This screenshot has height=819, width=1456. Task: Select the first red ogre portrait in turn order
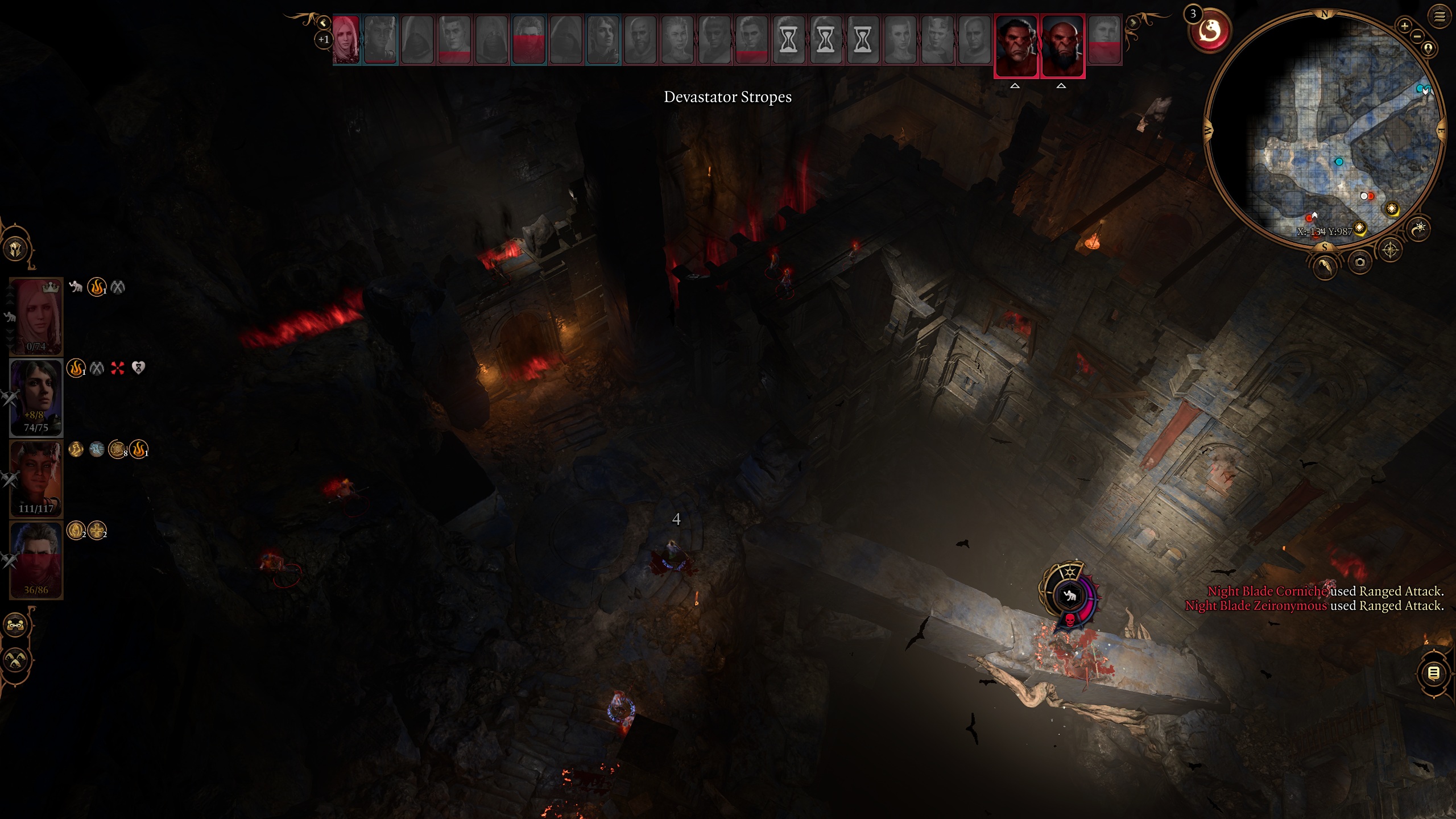click(1016, 45)
